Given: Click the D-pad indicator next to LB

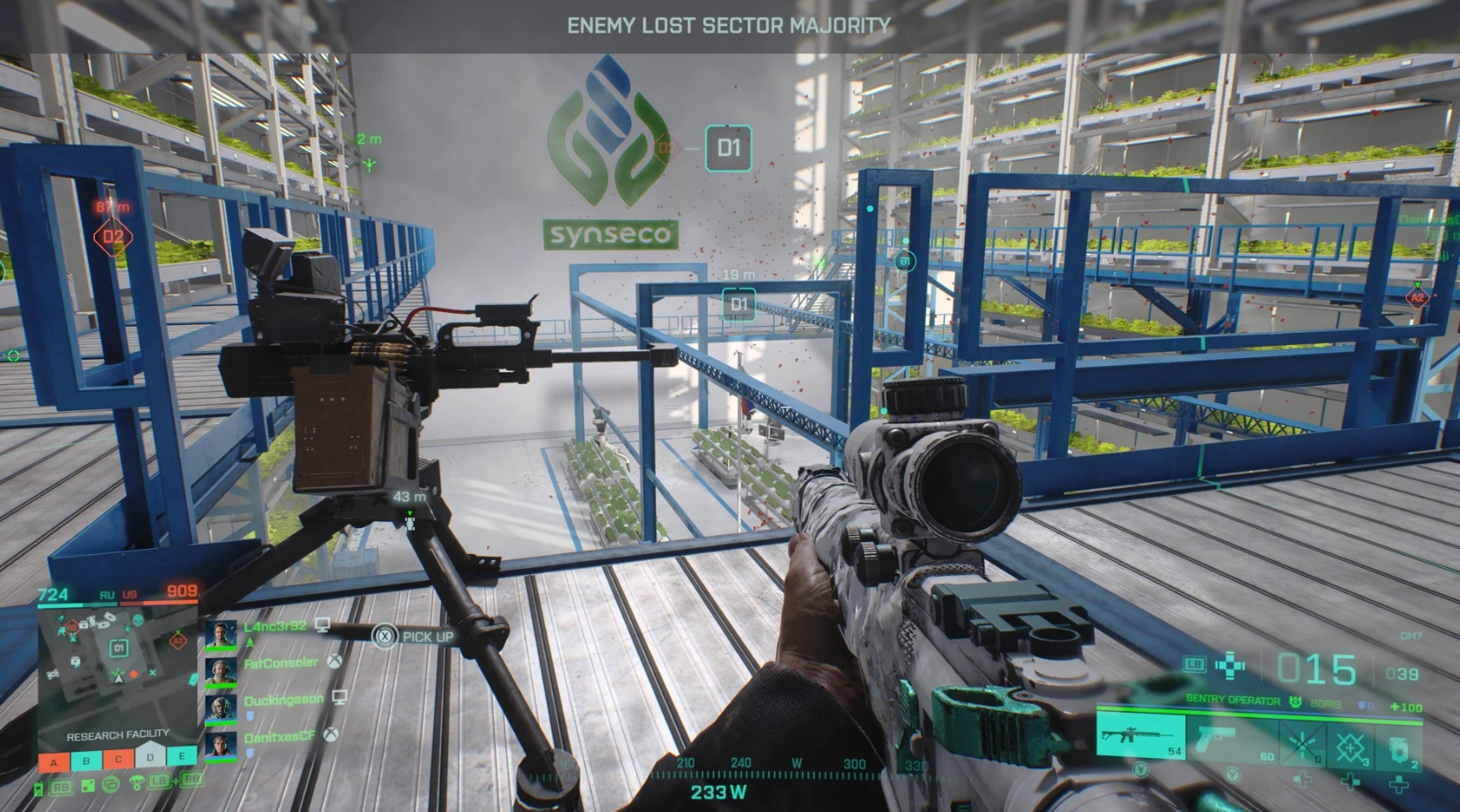Looking at the screenshot, I should 1229,666.
